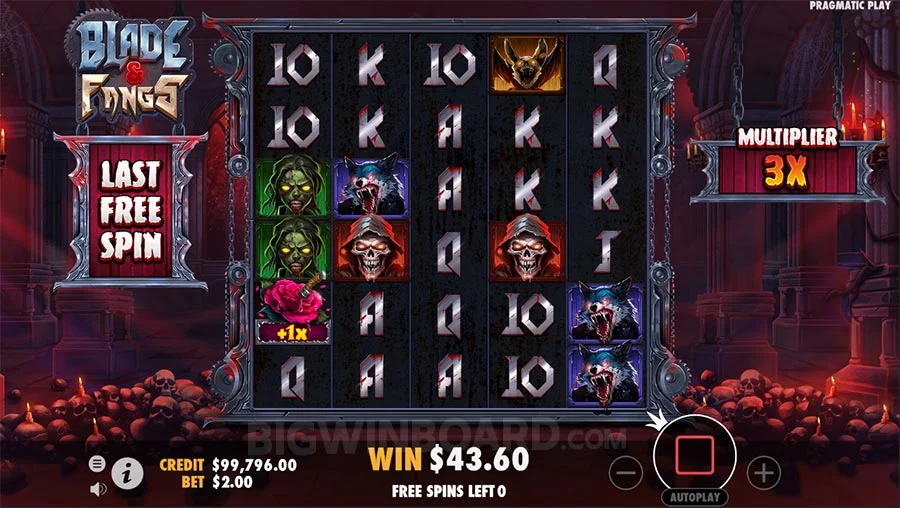Open the game information (i) page
Viewport: 900px width, 508px height.
click(x=127, y=473)
